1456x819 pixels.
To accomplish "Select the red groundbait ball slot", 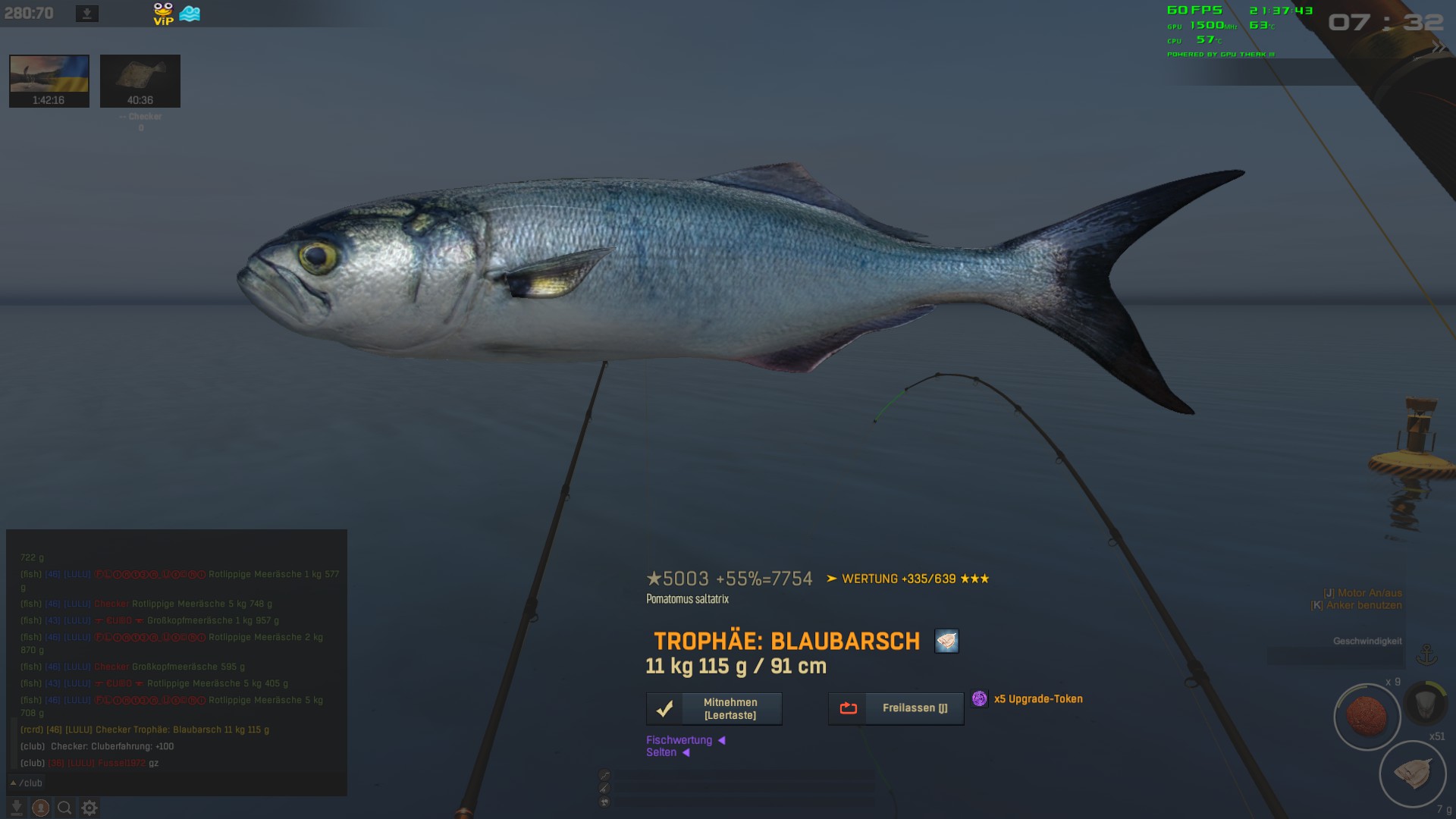I will pos(1367,717).
